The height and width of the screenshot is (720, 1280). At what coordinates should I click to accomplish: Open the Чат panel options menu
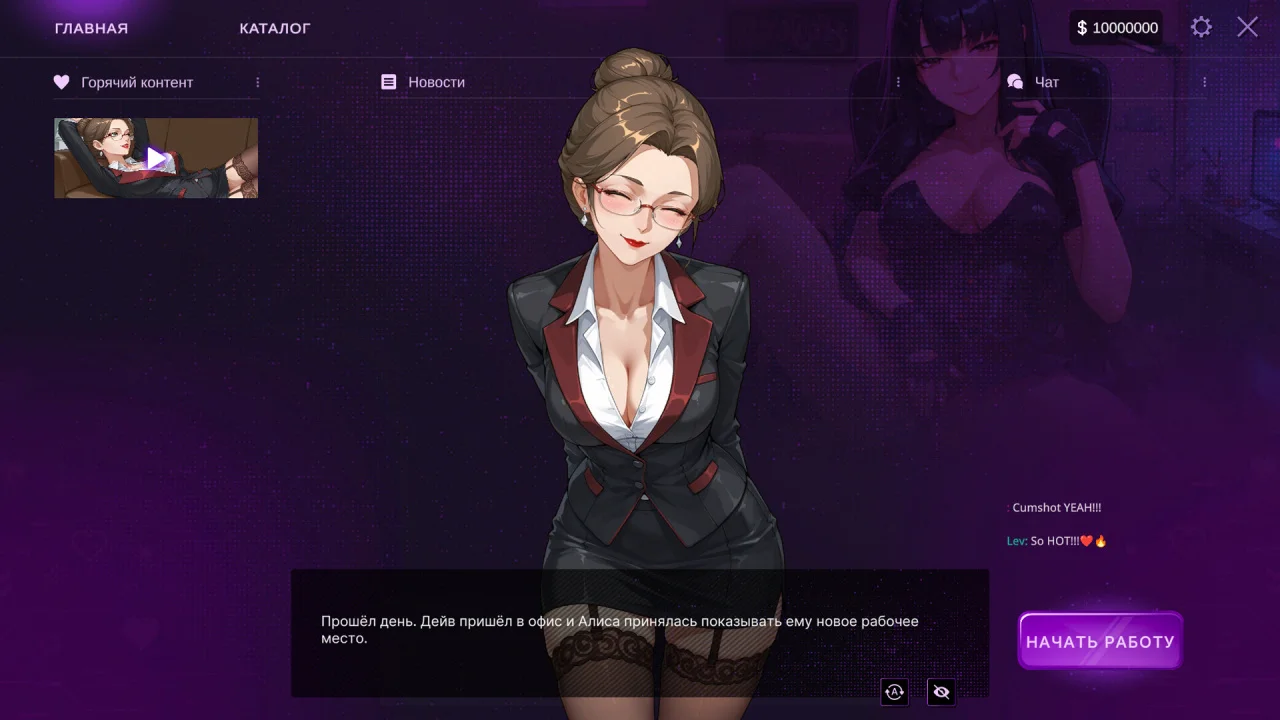pyautogui.click(x=1204, y=82)
